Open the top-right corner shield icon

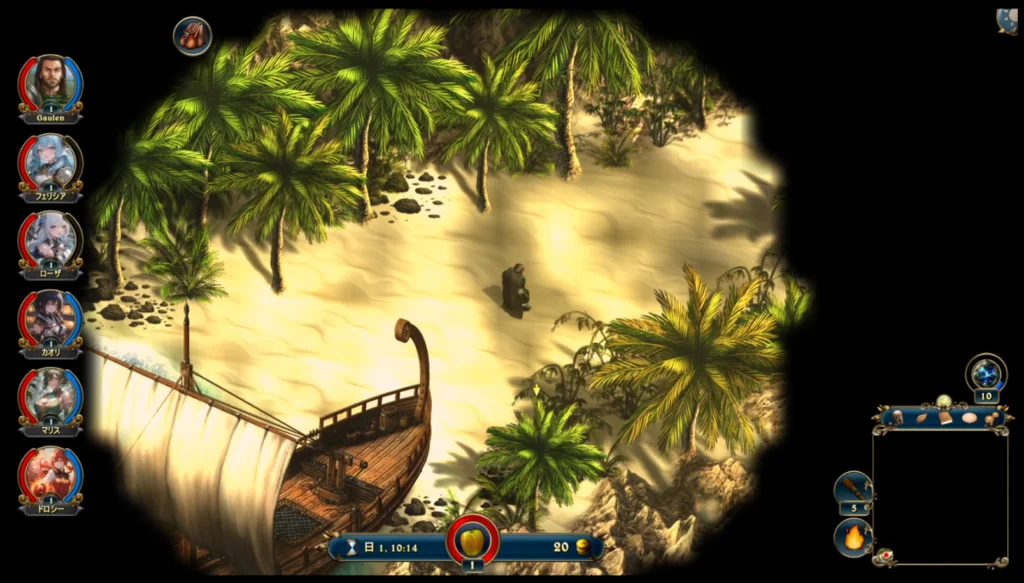[x=1007, y=20]
